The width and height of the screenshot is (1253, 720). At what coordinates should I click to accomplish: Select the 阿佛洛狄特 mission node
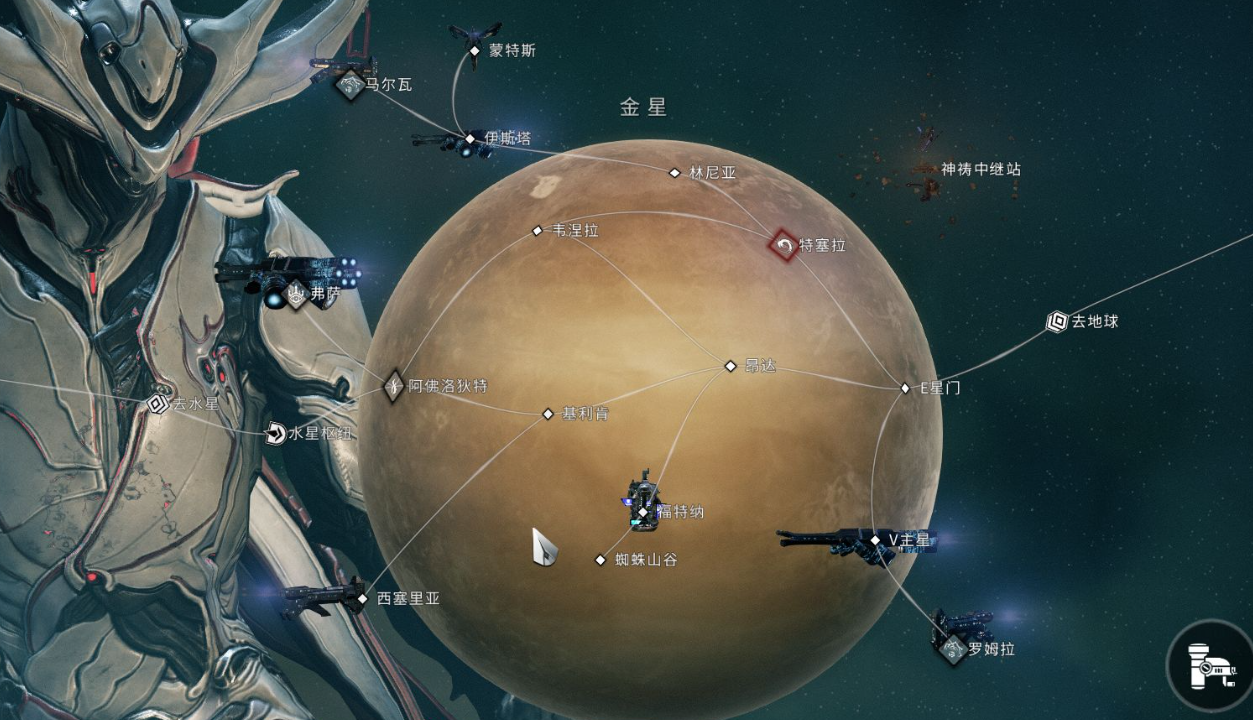coord(394,385)
